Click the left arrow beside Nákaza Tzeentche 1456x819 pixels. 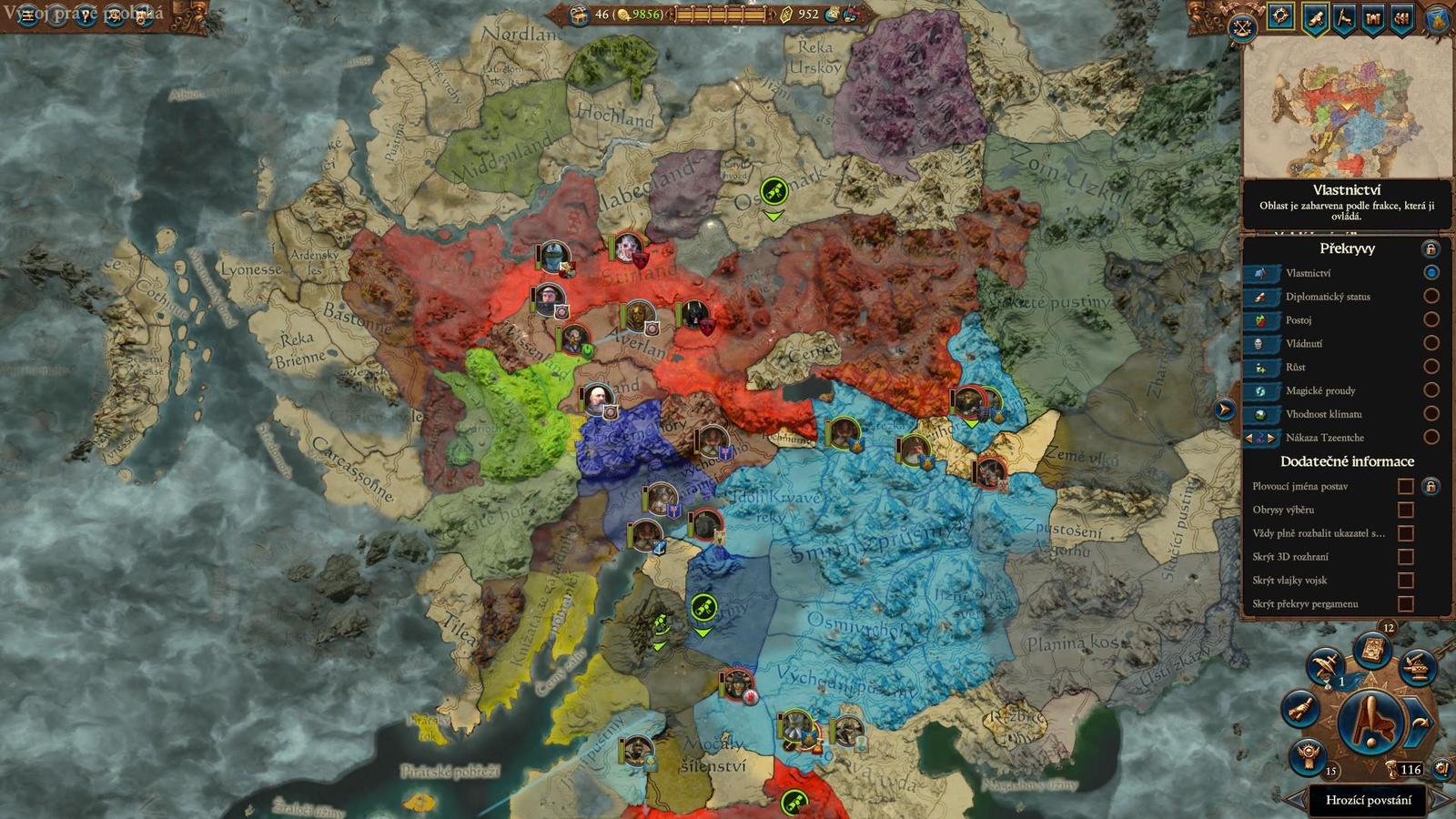(x=1248, y=438)
